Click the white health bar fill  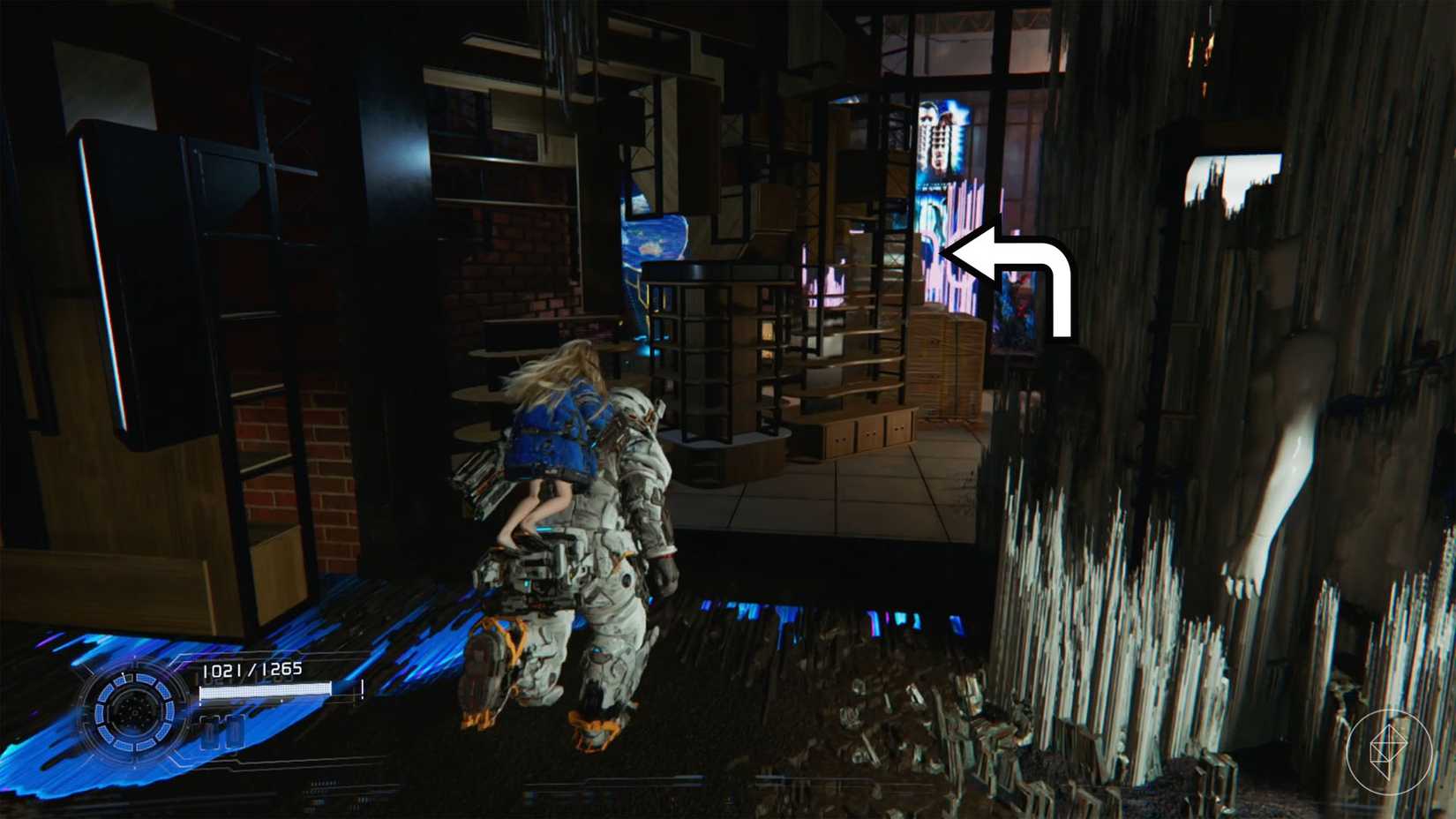click(x=265, y=691)
